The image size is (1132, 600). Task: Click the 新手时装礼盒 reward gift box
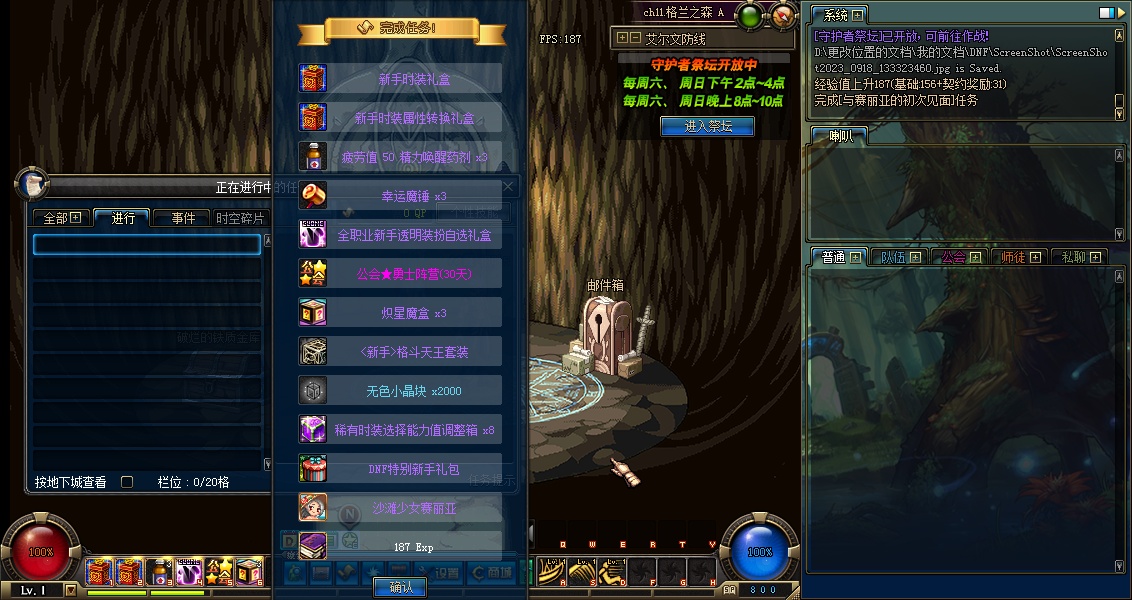(x=400, y=79)
